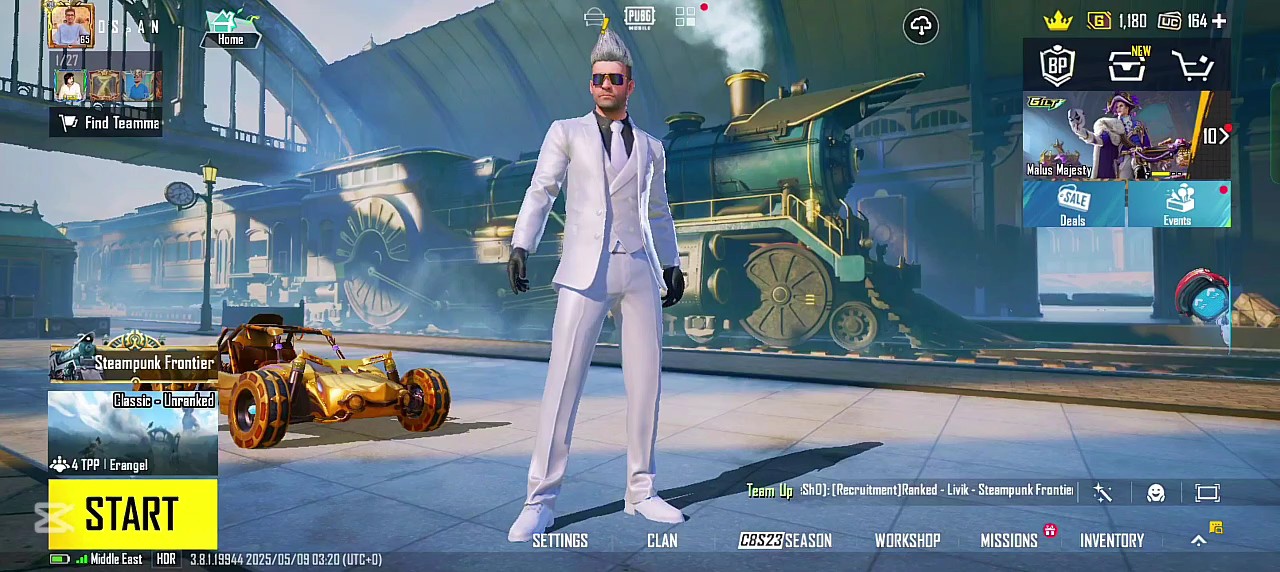Screen dimensions: 1280x572
Task: Open the C8S23 Season menu
Action: coord(785,541)
